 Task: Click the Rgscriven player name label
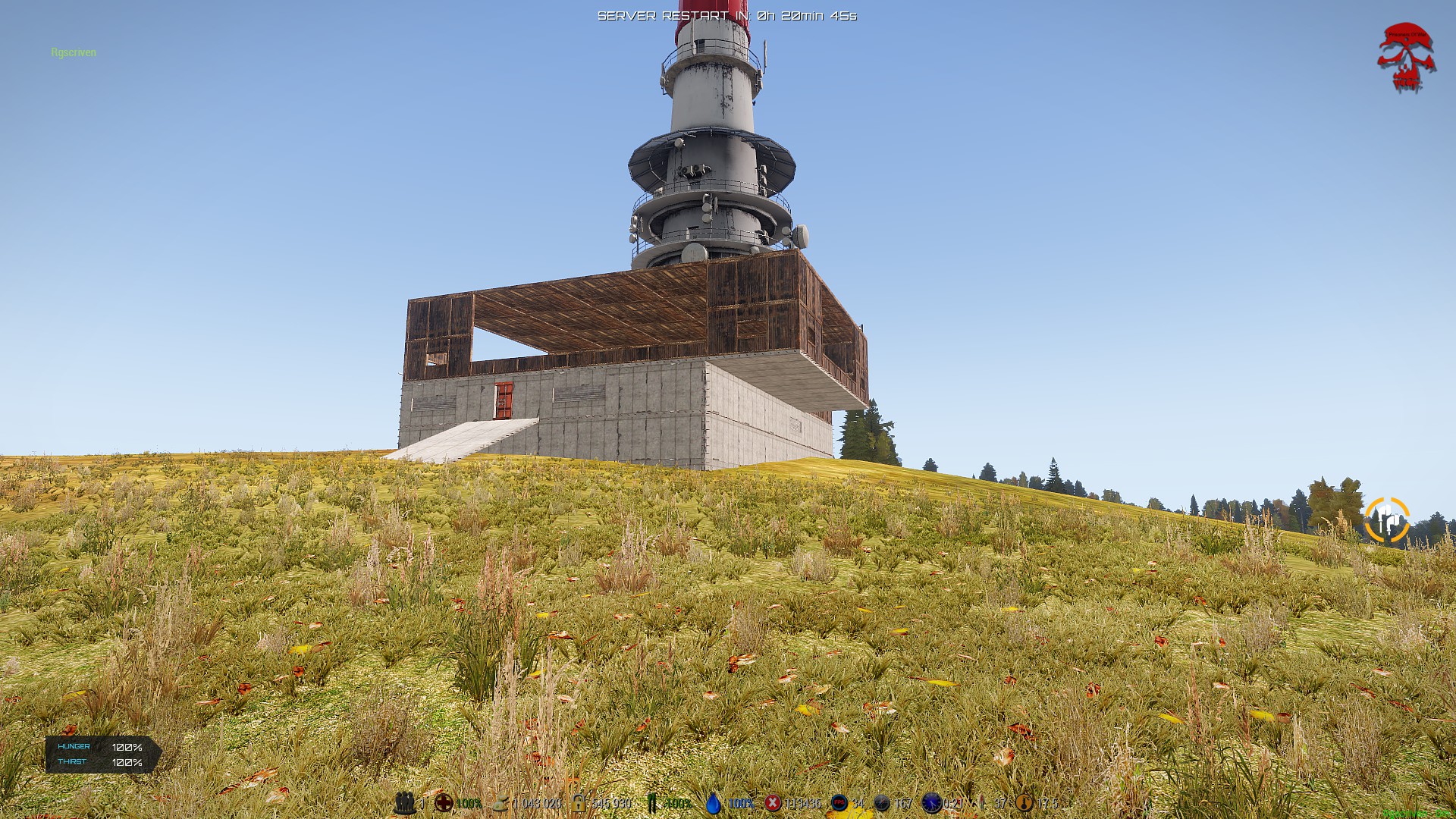(x=74, y=52)
